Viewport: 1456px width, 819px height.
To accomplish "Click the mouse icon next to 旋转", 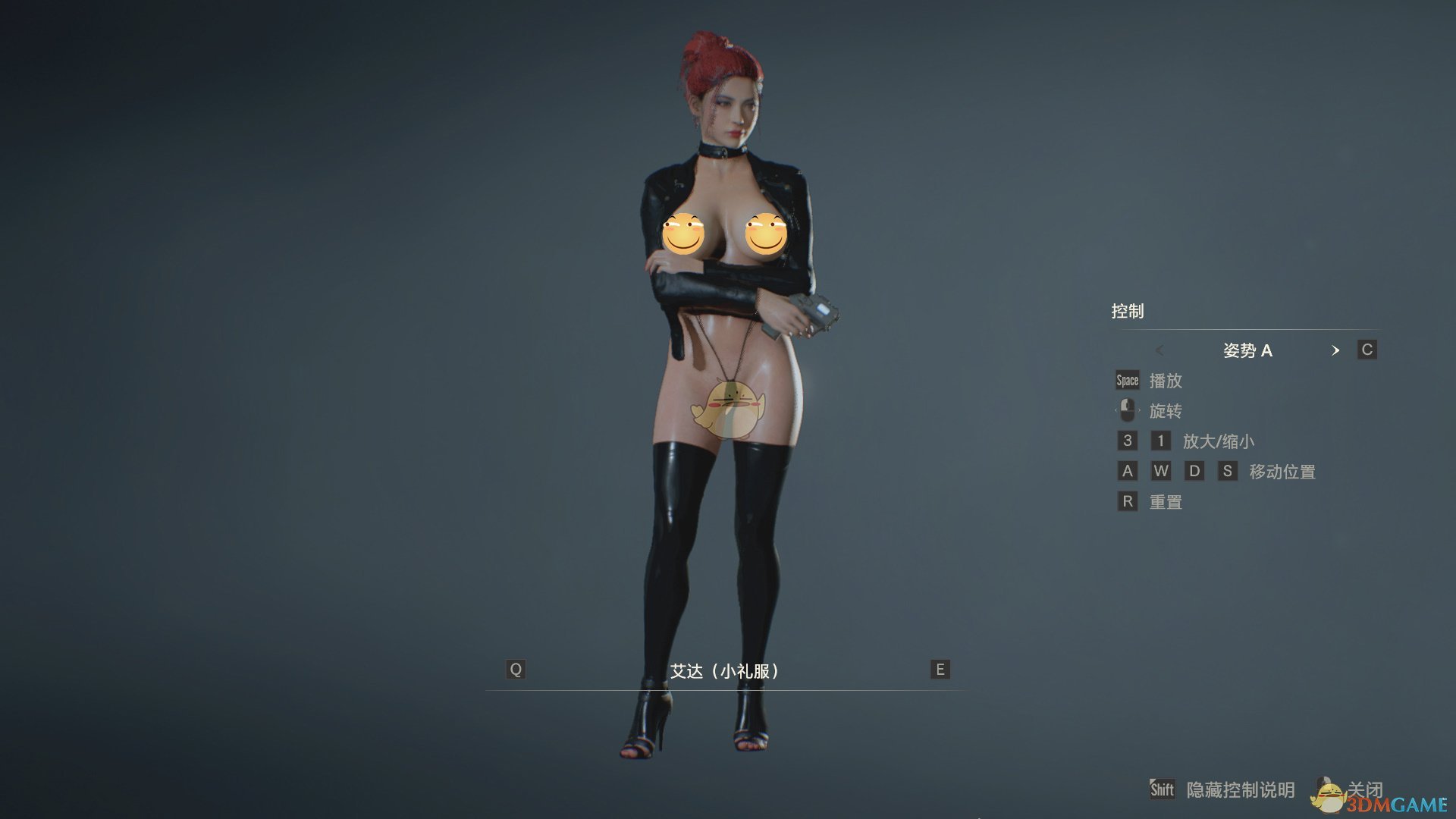I will click(x=1126, y=410).
